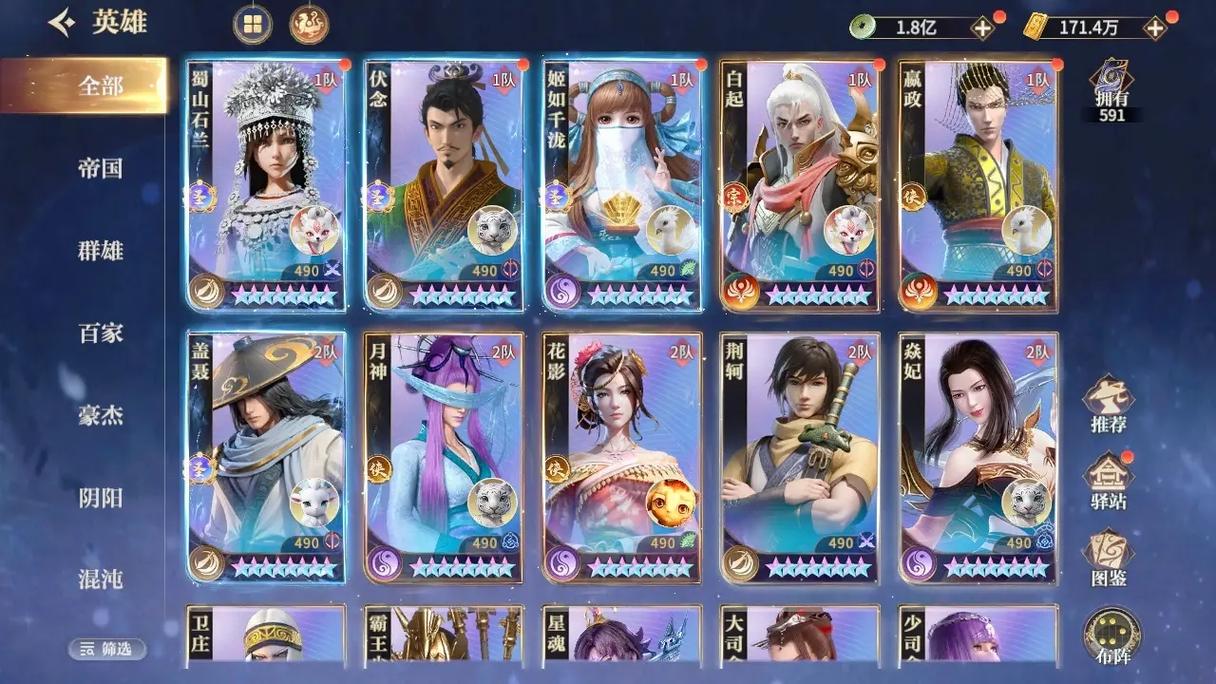Open the 阴阳 hero tab
Screen dimensions: 1216x684
(100, 496)
